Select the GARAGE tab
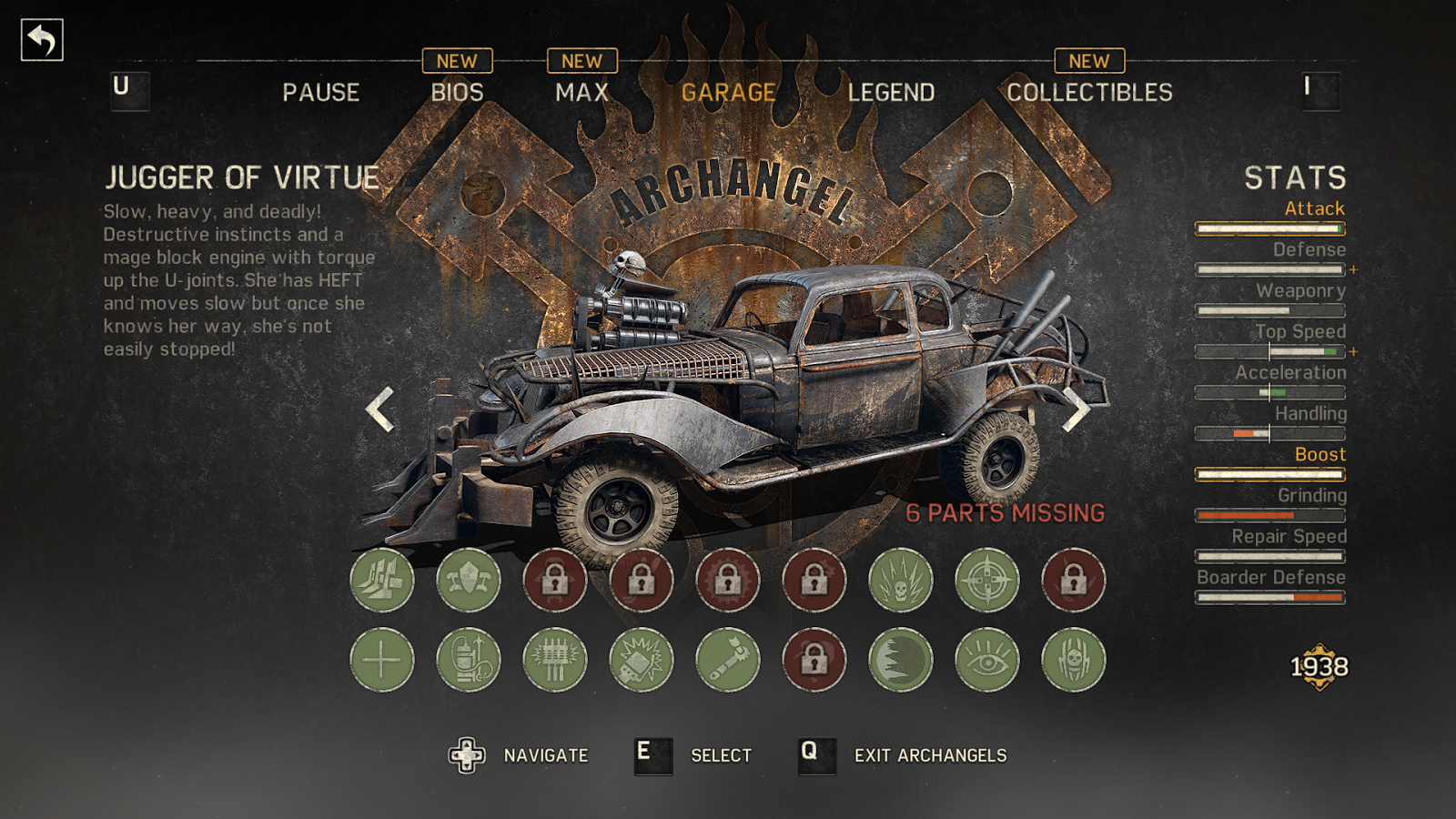This screenshot has width=1456, height=819. pos(728,92)
